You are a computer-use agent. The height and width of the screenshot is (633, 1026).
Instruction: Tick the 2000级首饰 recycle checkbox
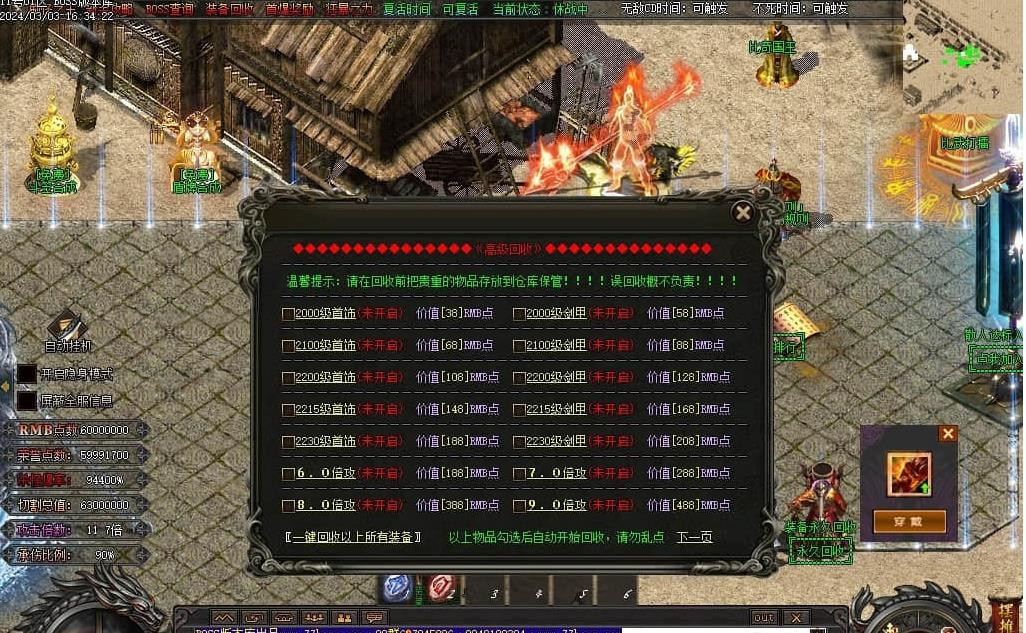(288, 314)
